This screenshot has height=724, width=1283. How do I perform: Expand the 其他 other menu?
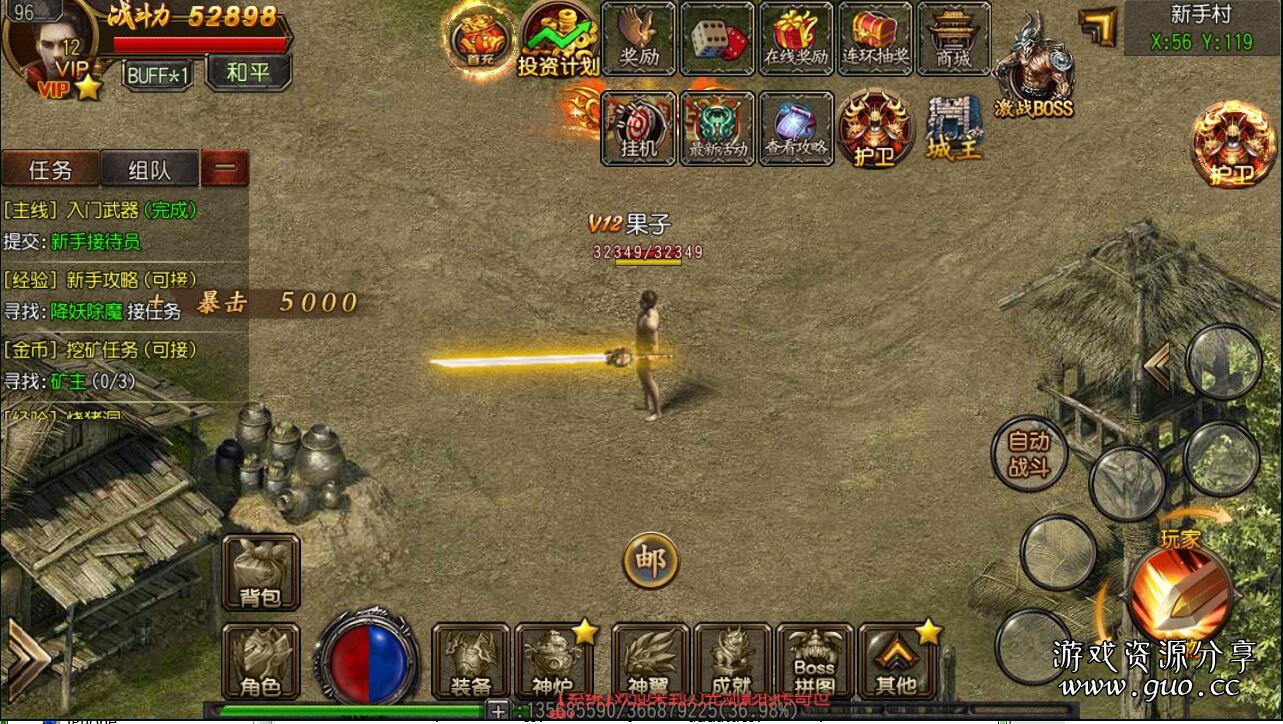click(896, 661)
